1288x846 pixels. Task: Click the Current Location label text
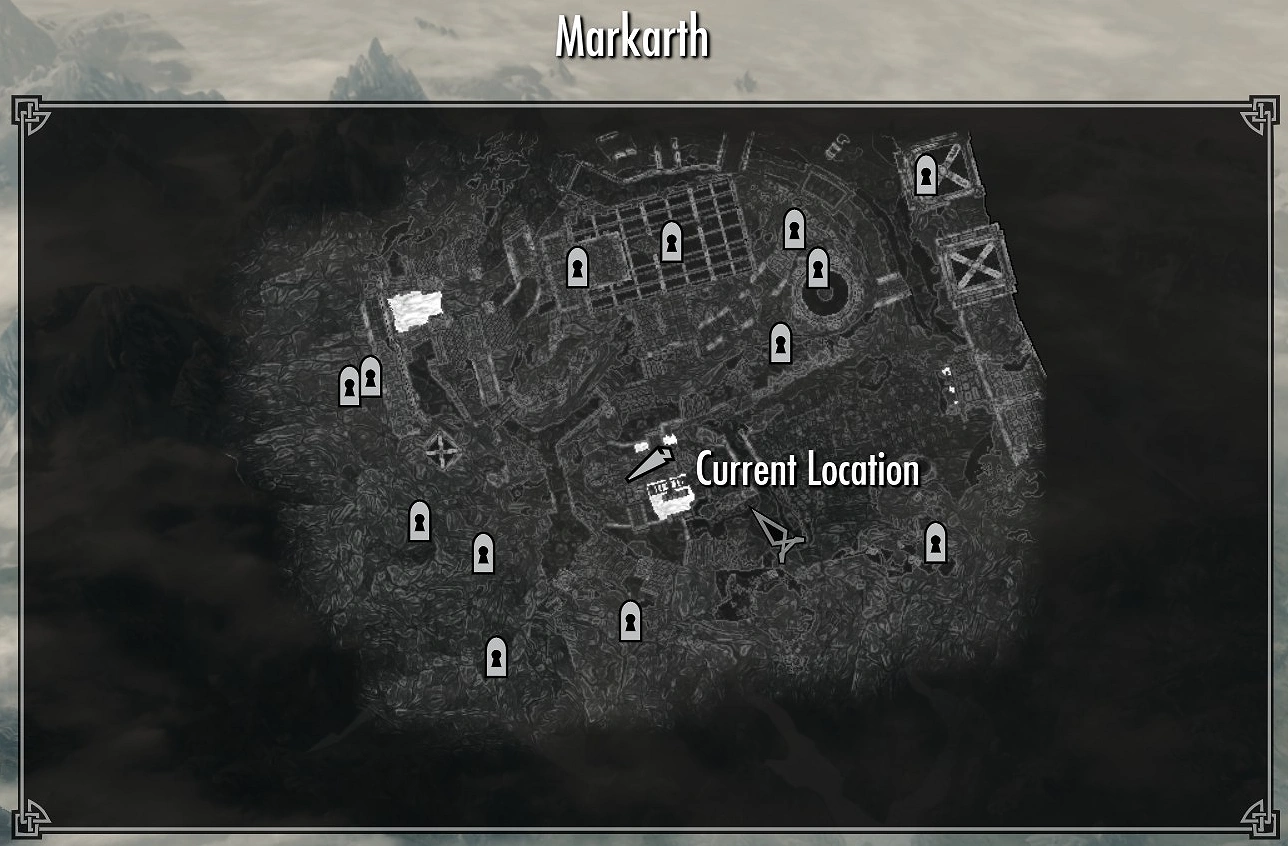[x=806, y=470]
